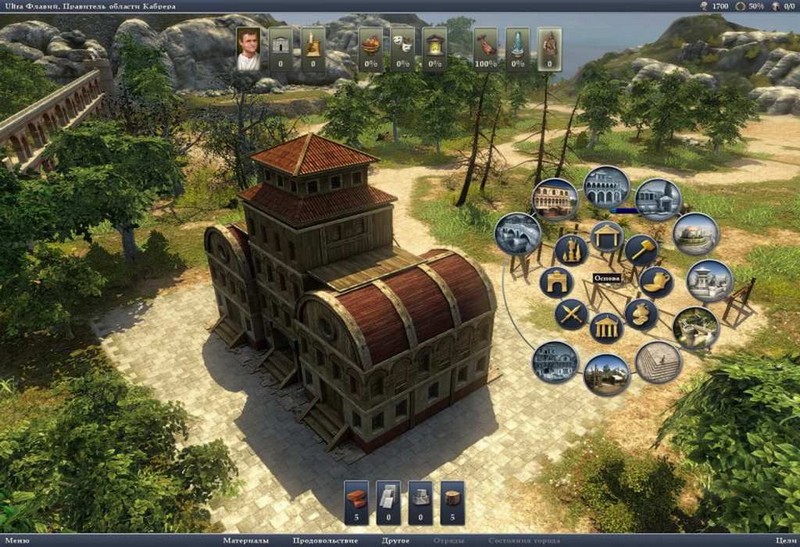
Task: Switch to the Продовольствие tab
Action: (x=324, y=541)
